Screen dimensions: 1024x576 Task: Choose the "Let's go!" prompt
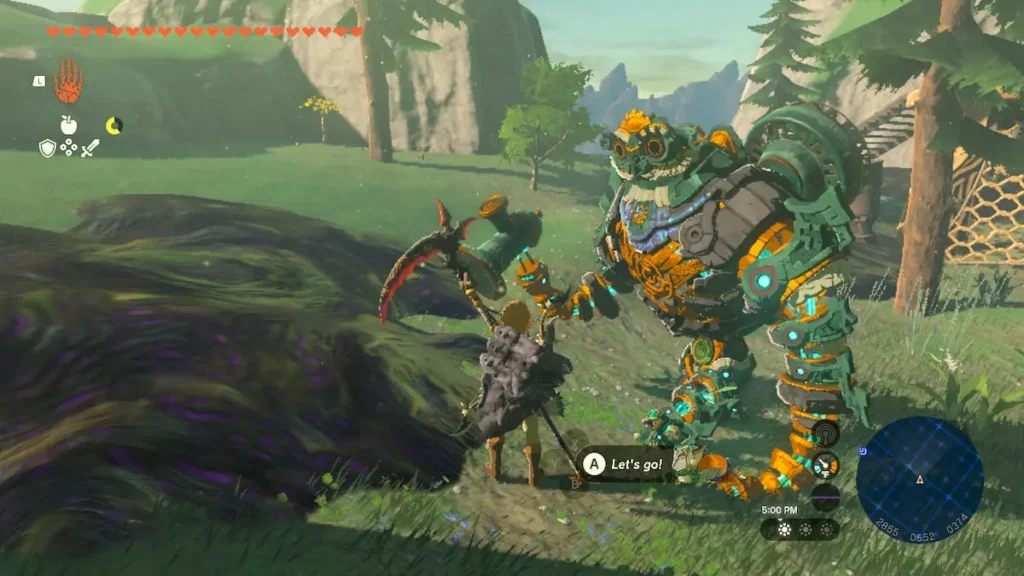(x=626, y=464)
